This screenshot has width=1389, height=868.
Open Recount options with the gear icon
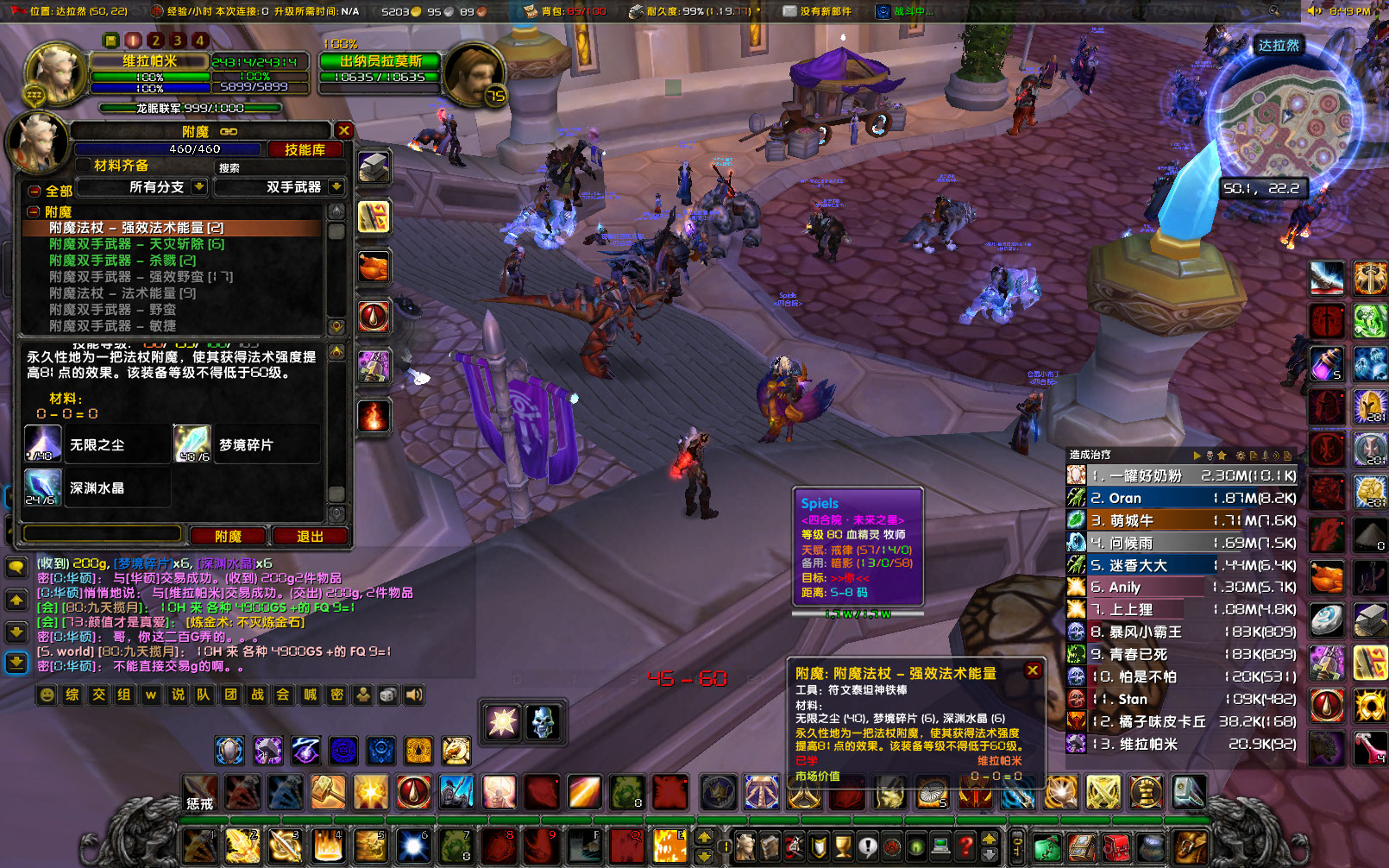point(1240,456)
